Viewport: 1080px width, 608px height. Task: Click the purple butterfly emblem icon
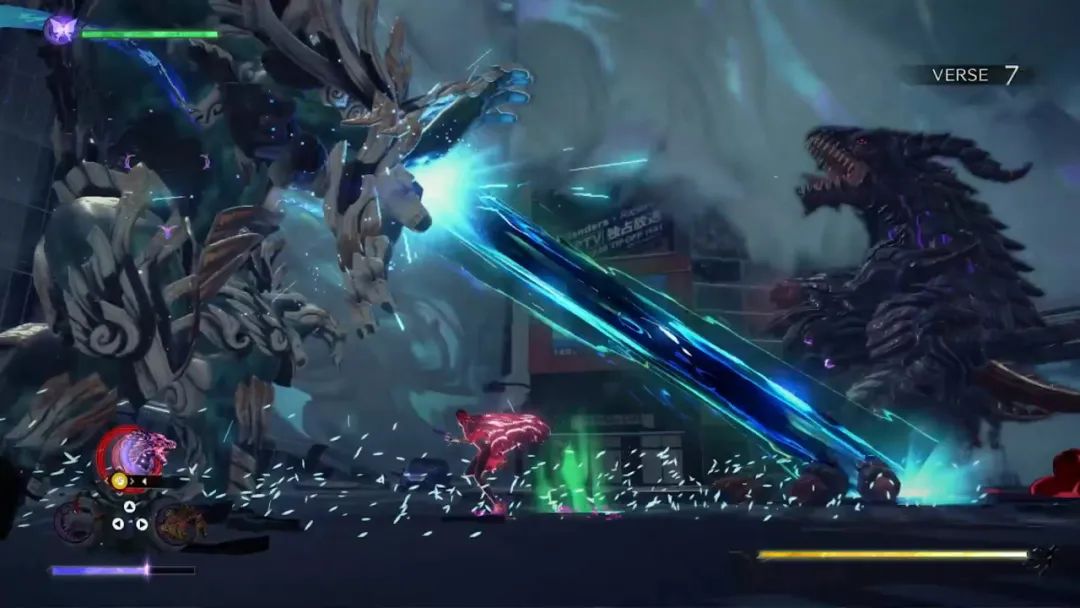click(60, 28)
